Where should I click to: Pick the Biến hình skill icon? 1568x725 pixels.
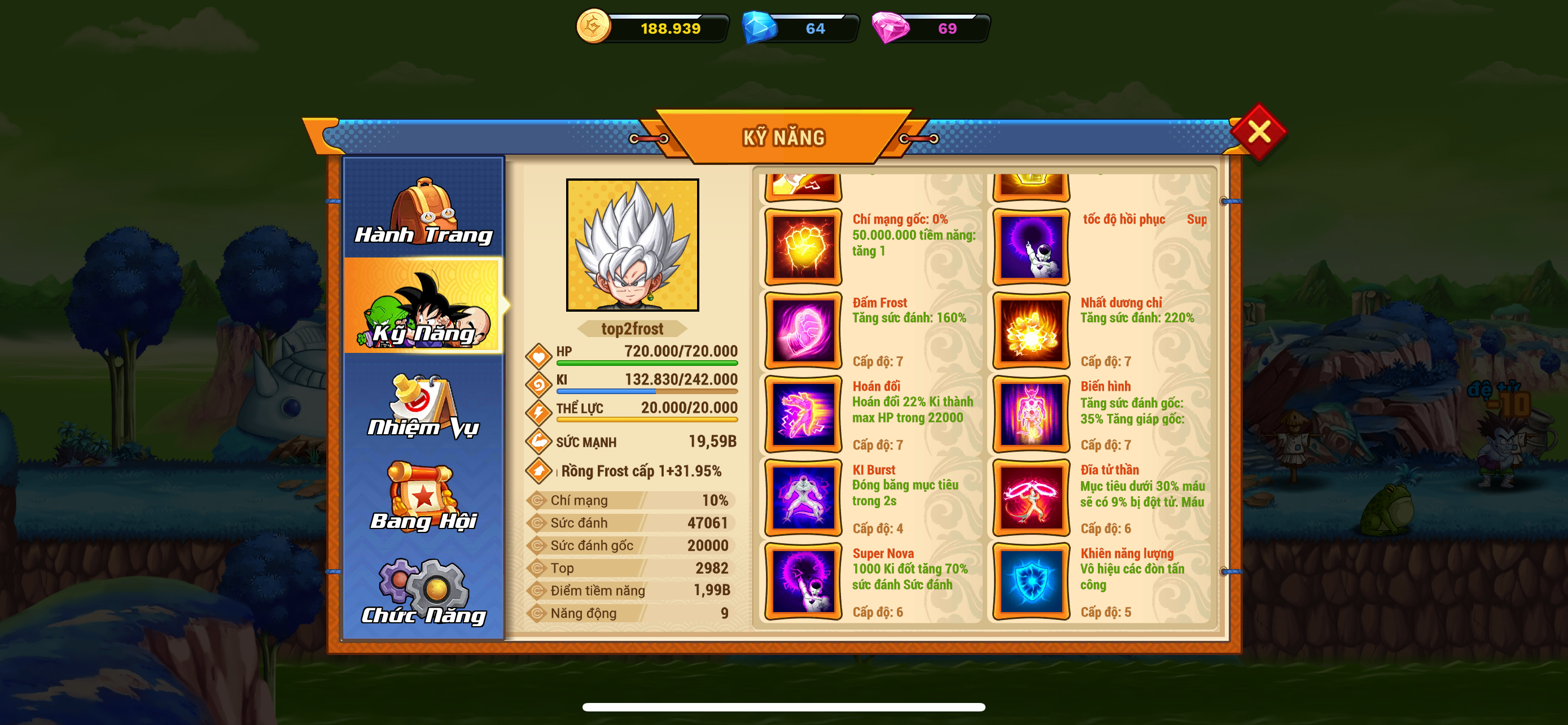(1031, 414)
